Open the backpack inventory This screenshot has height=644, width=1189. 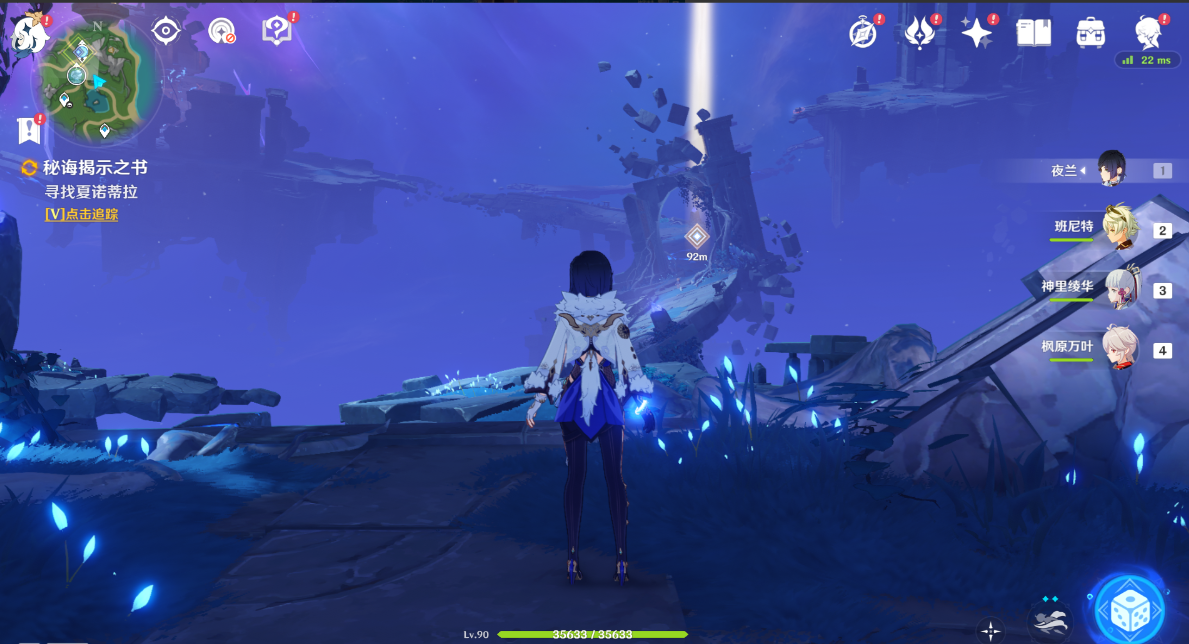tap(1090, 34)
